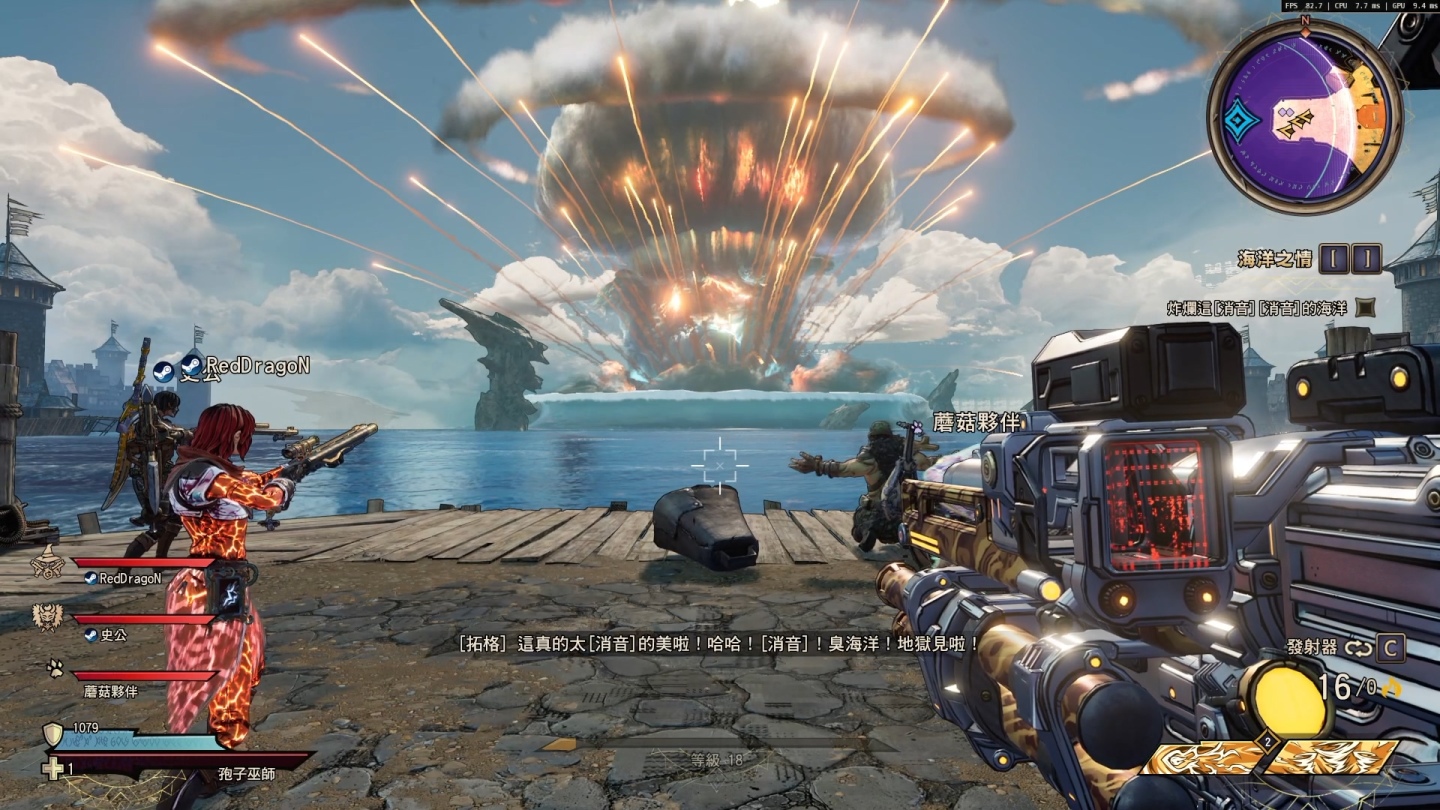
Task: Open the circular minimap
Action: click(x=1305, y=117)
